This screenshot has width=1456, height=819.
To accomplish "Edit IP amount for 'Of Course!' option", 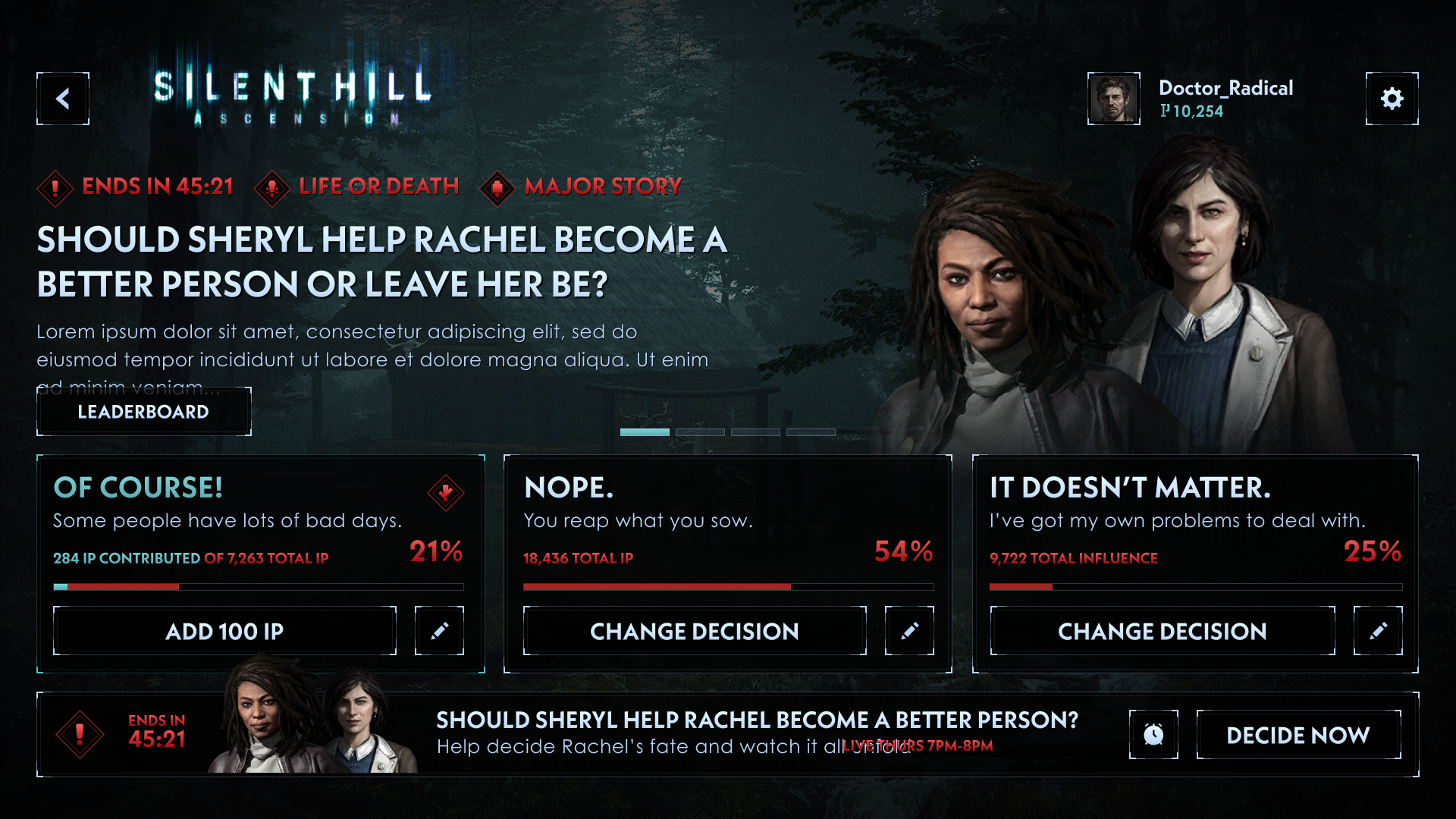I will coord(439,631).
